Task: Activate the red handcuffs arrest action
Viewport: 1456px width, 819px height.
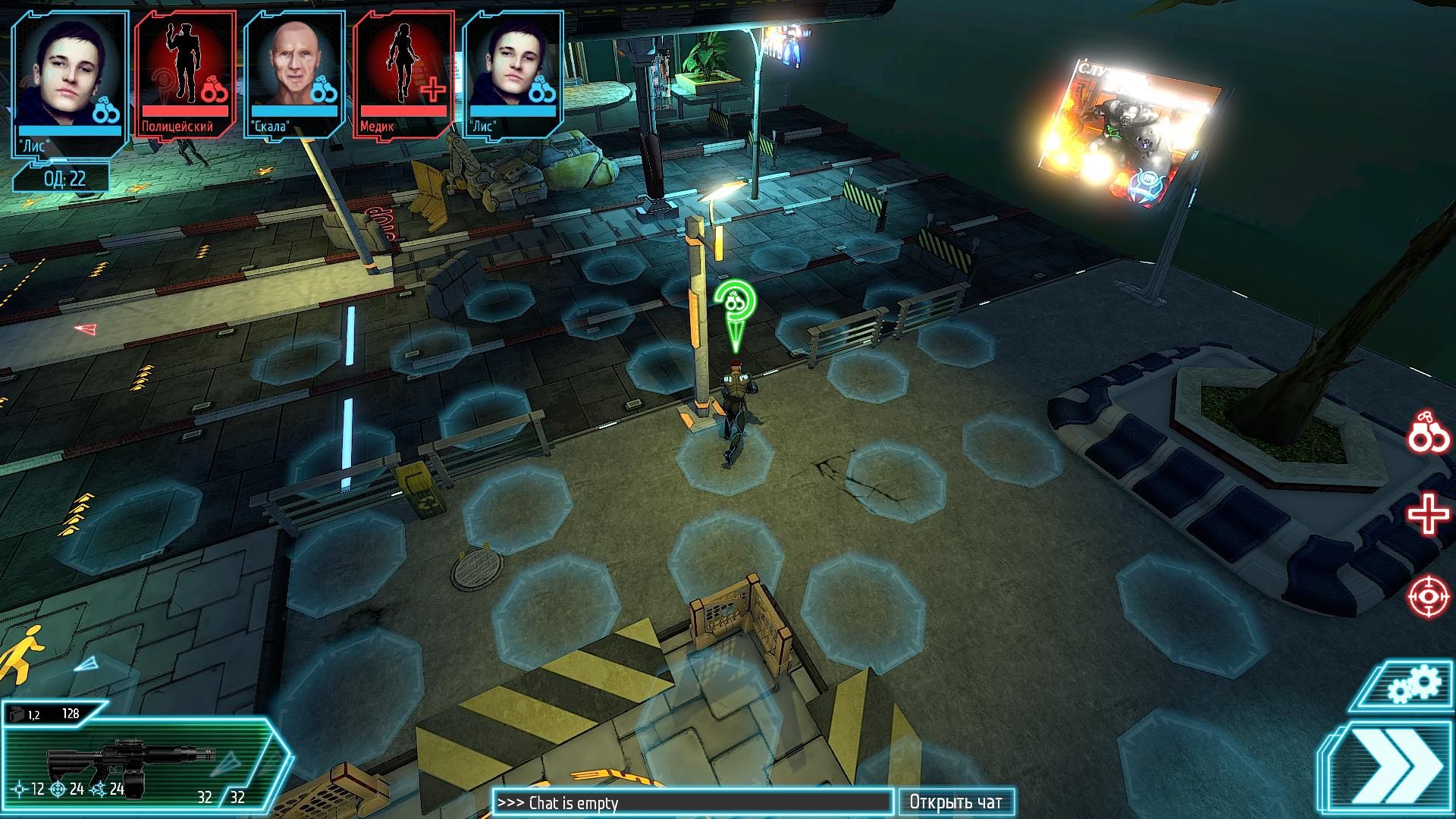Action: (x=1429, y=432)
